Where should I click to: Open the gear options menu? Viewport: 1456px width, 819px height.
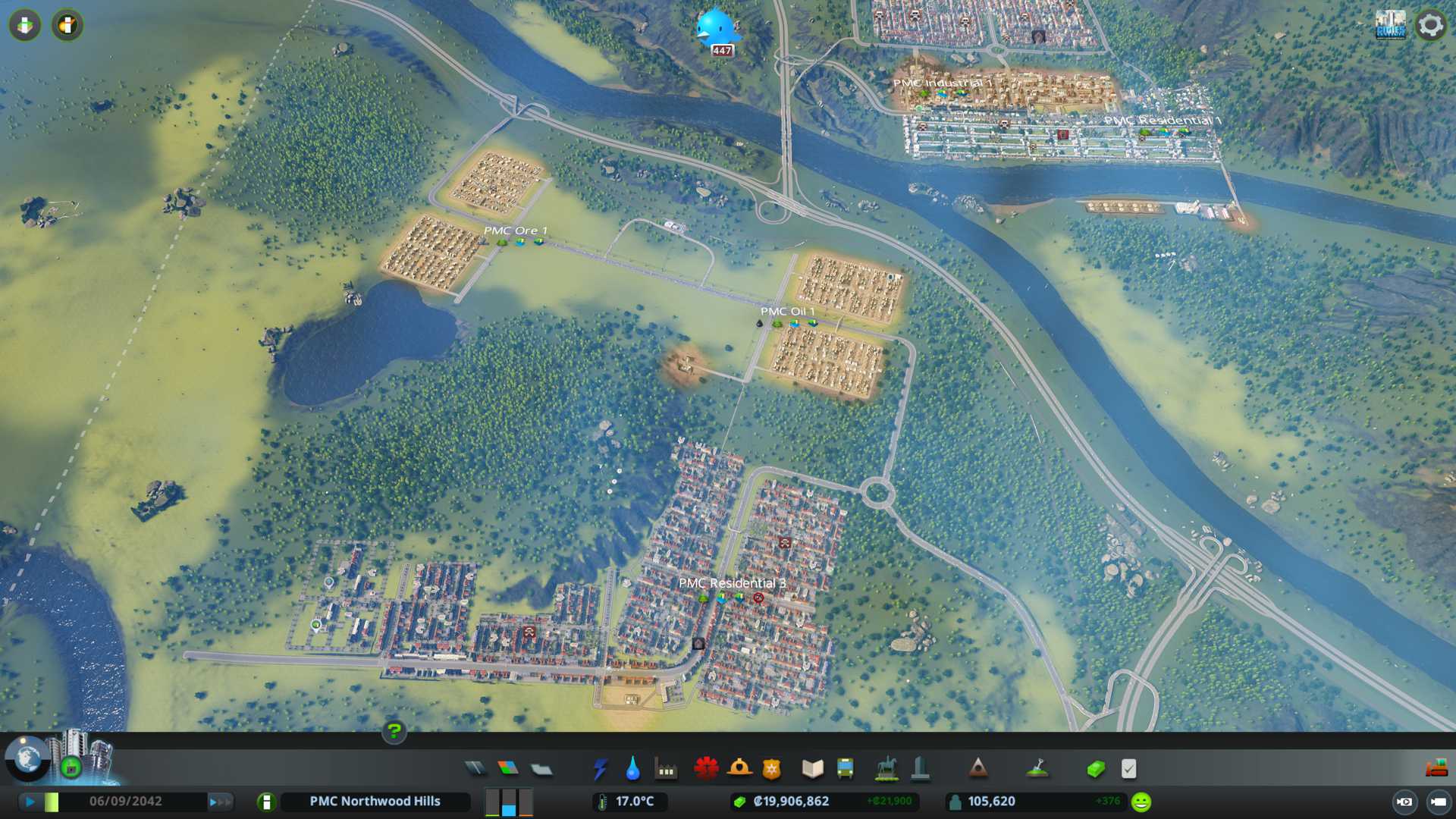[1431, 25]
